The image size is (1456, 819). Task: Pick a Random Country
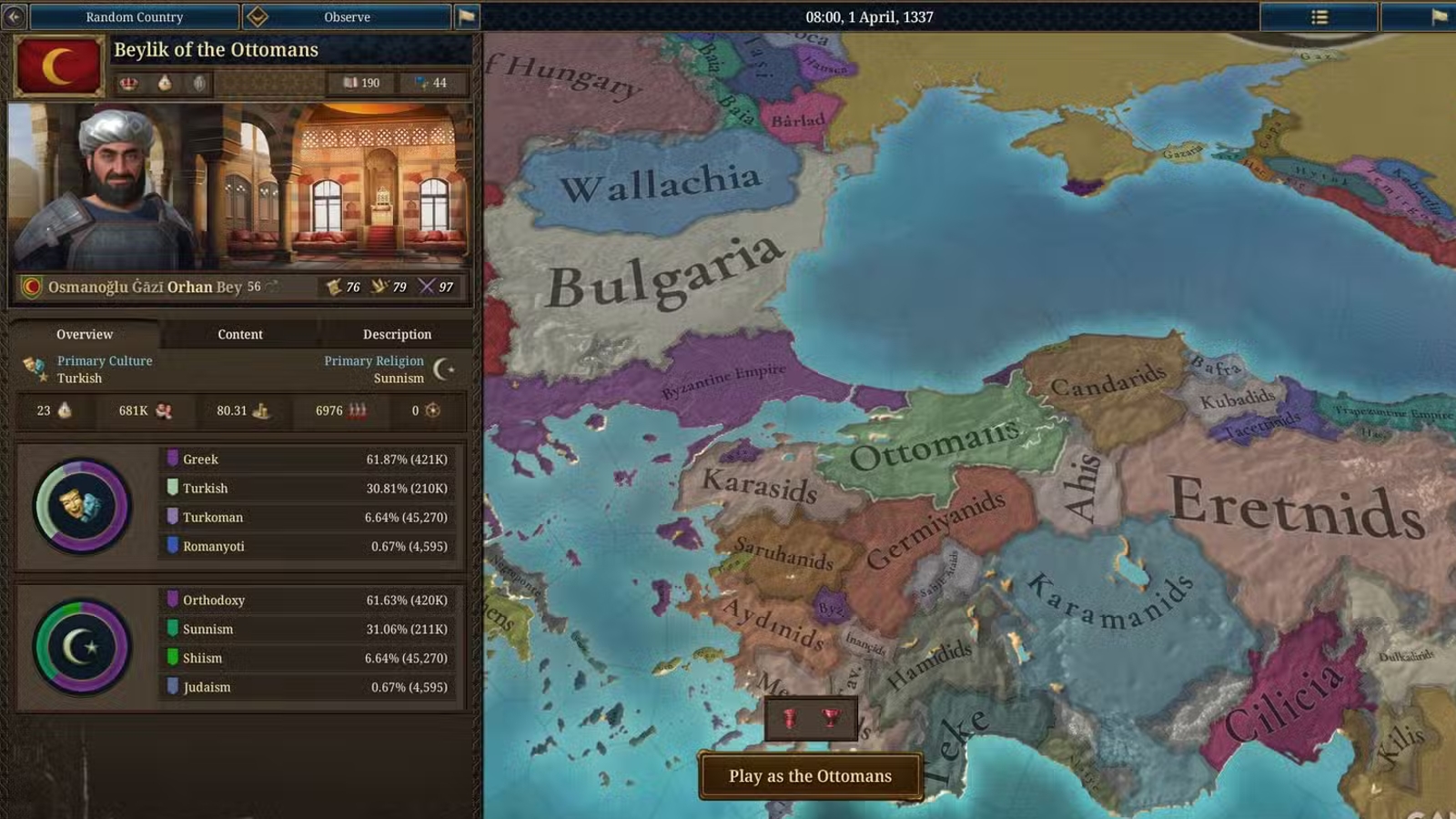[x=135, y=16]
